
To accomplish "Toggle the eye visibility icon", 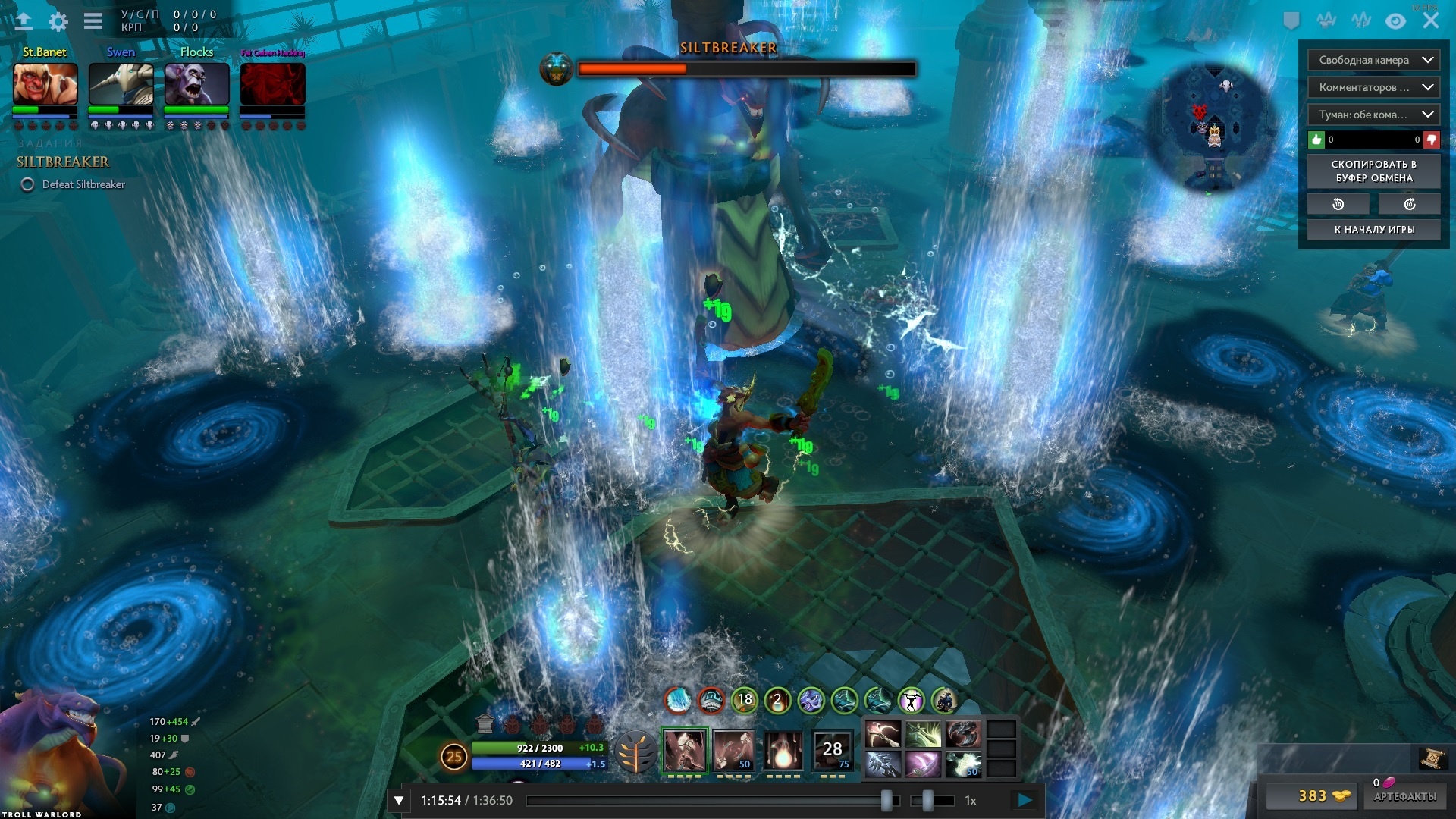I will coord(1395,21).
